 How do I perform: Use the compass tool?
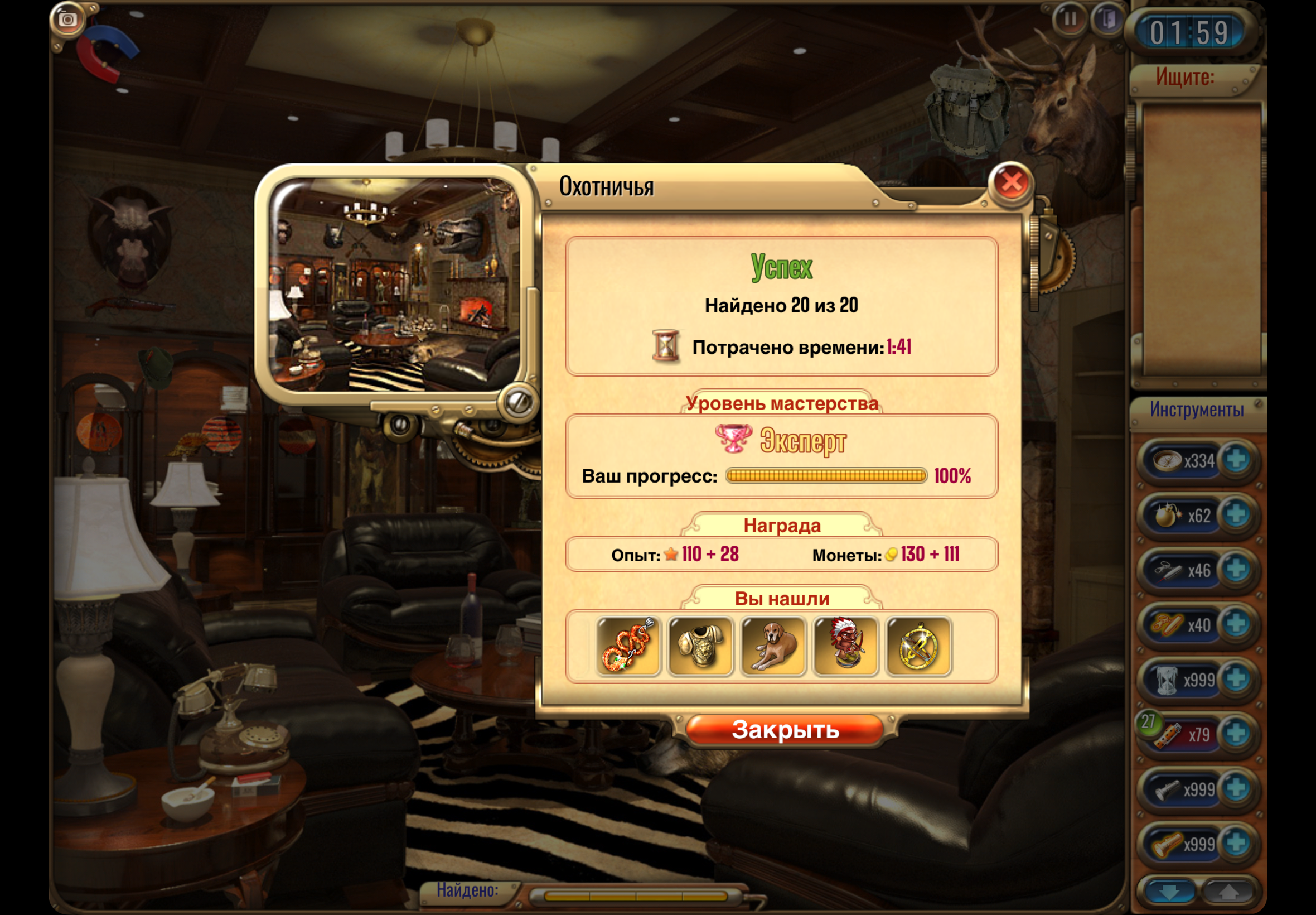1168,460
